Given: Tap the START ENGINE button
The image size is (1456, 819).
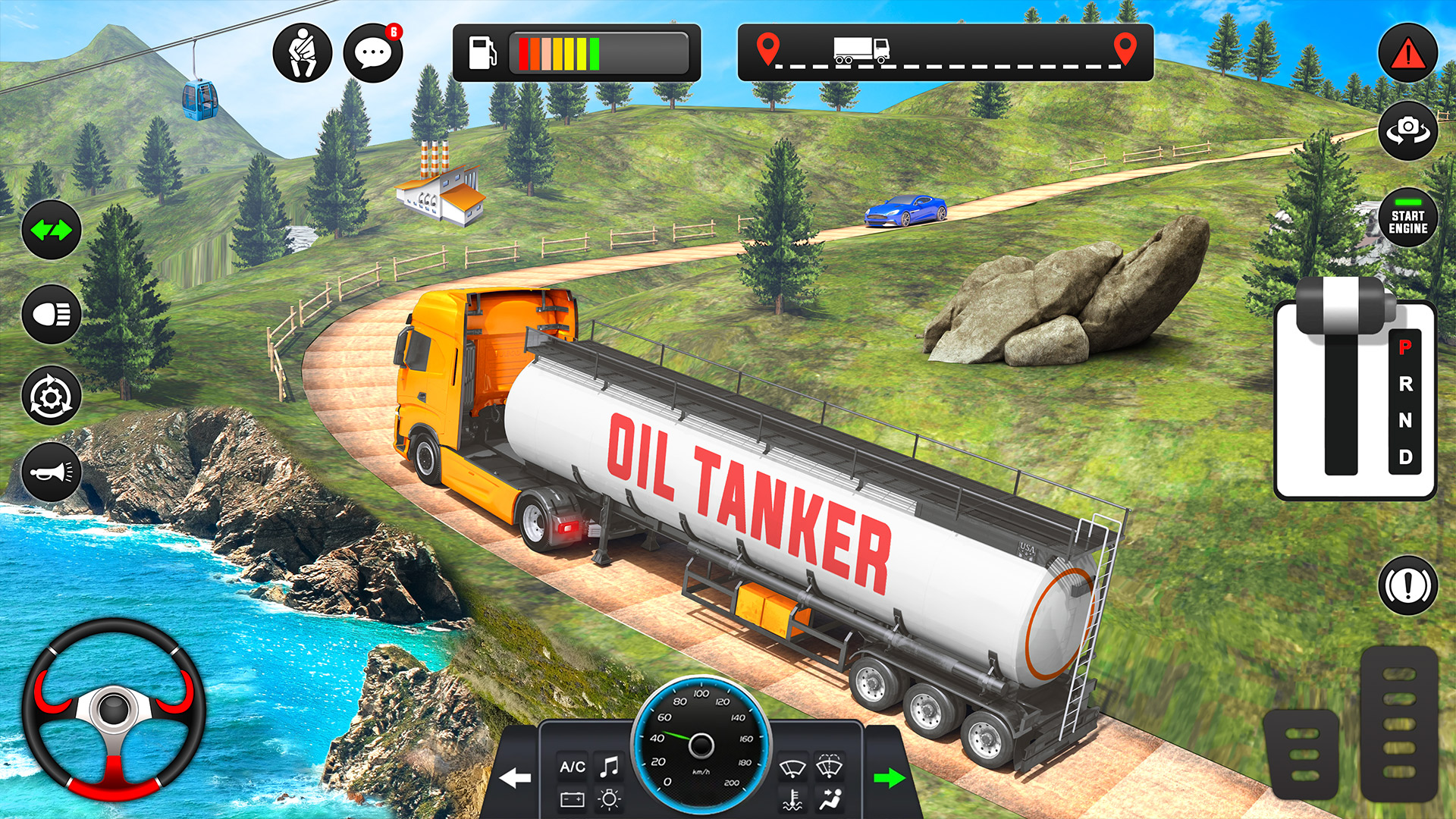Looking at the screenshot, I should pyautogui.click(x=1407, y=220).
